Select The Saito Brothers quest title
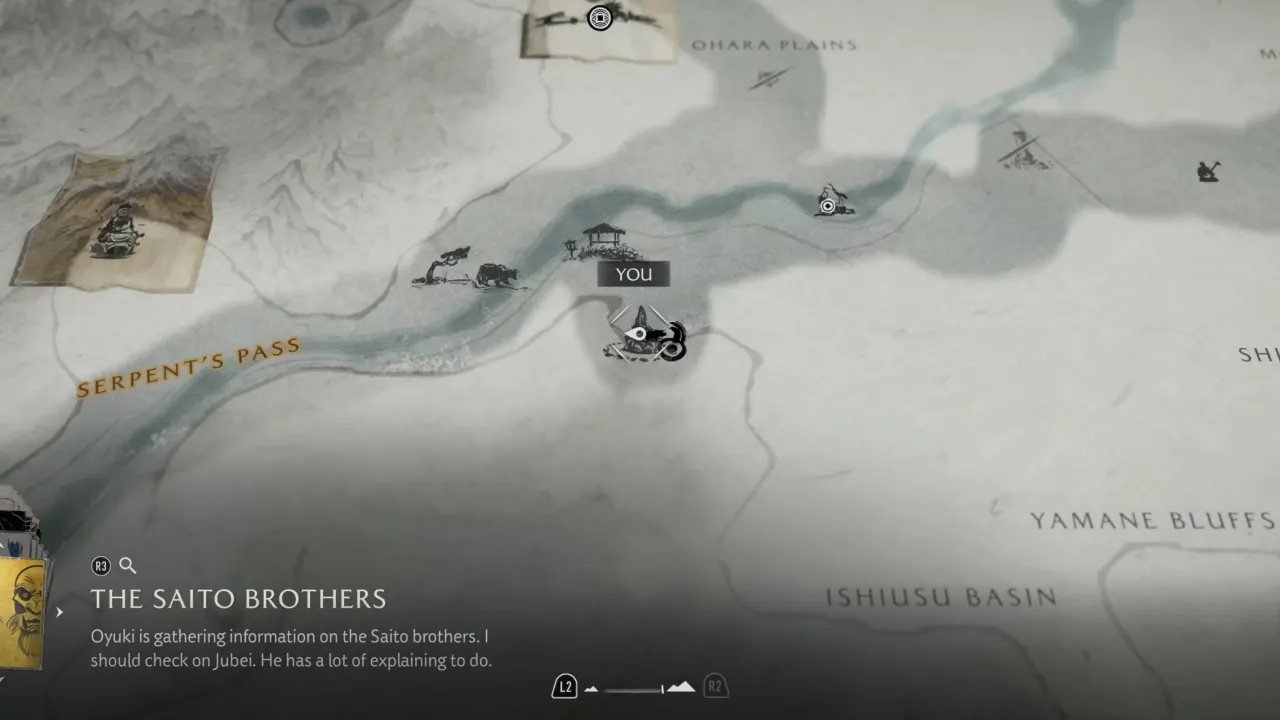Viewport: 1280px width, 720px height. (x=238, y=599)
